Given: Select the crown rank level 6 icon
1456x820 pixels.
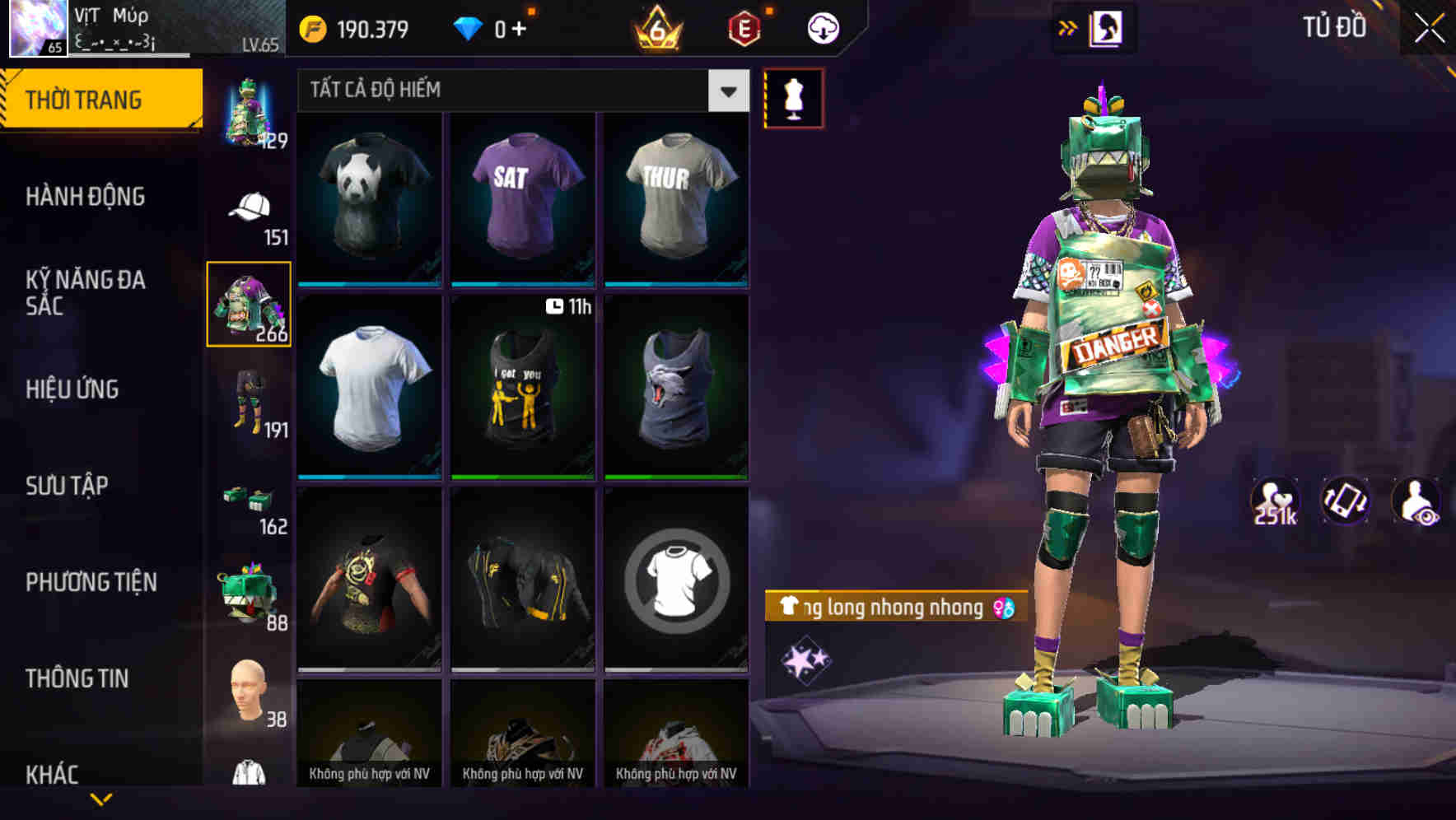Looking at the screenshot, I should [655, 27].
